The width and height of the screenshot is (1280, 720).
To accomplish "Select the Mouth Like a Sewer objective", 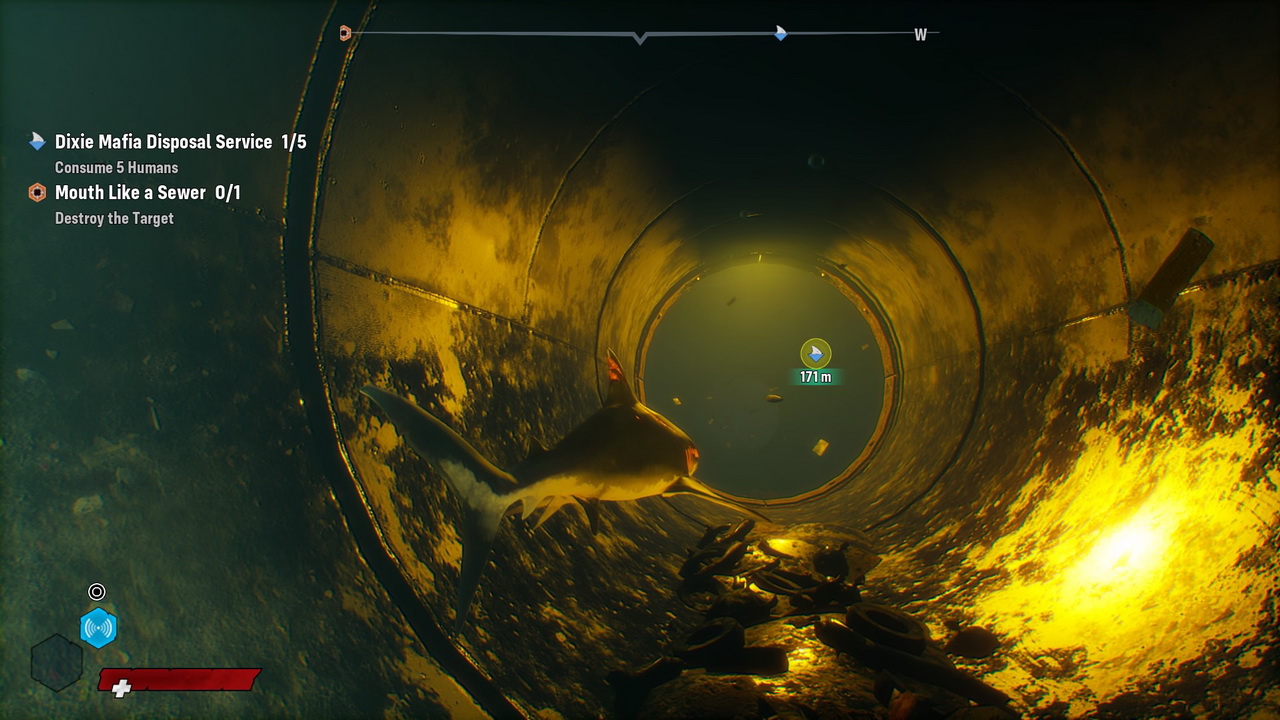I will [x=147, y=193].
